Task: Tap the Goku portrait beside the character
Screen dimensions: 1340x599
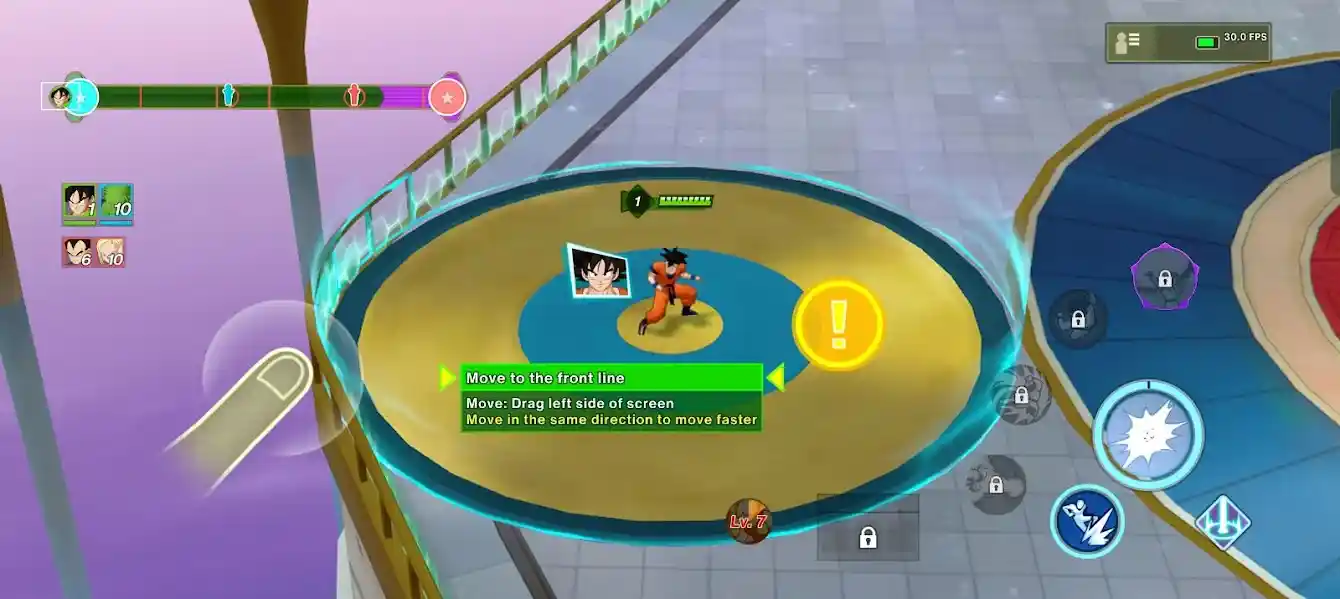Action: 599,270
